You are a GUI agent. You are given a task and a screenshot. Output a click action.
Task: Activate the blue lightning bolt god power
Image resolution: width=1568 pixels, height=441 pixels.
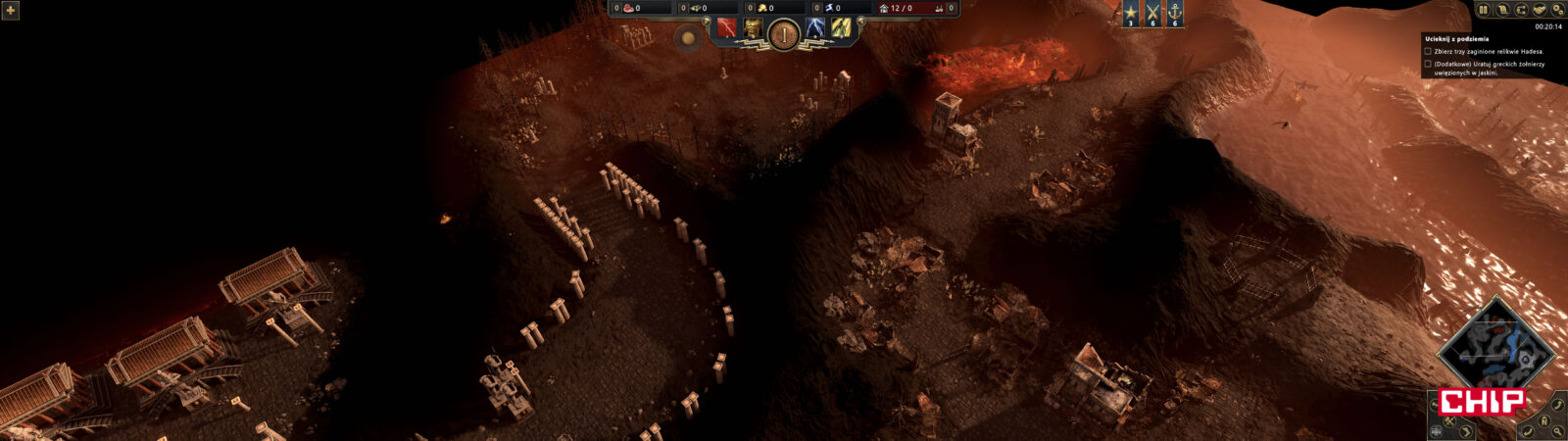click(x=815, y=28)
